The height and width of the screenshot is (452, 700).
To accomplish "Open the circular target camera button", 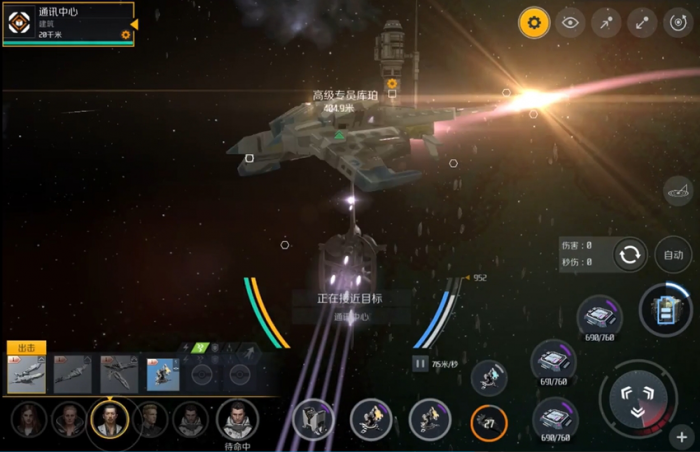I will point(678,23).
